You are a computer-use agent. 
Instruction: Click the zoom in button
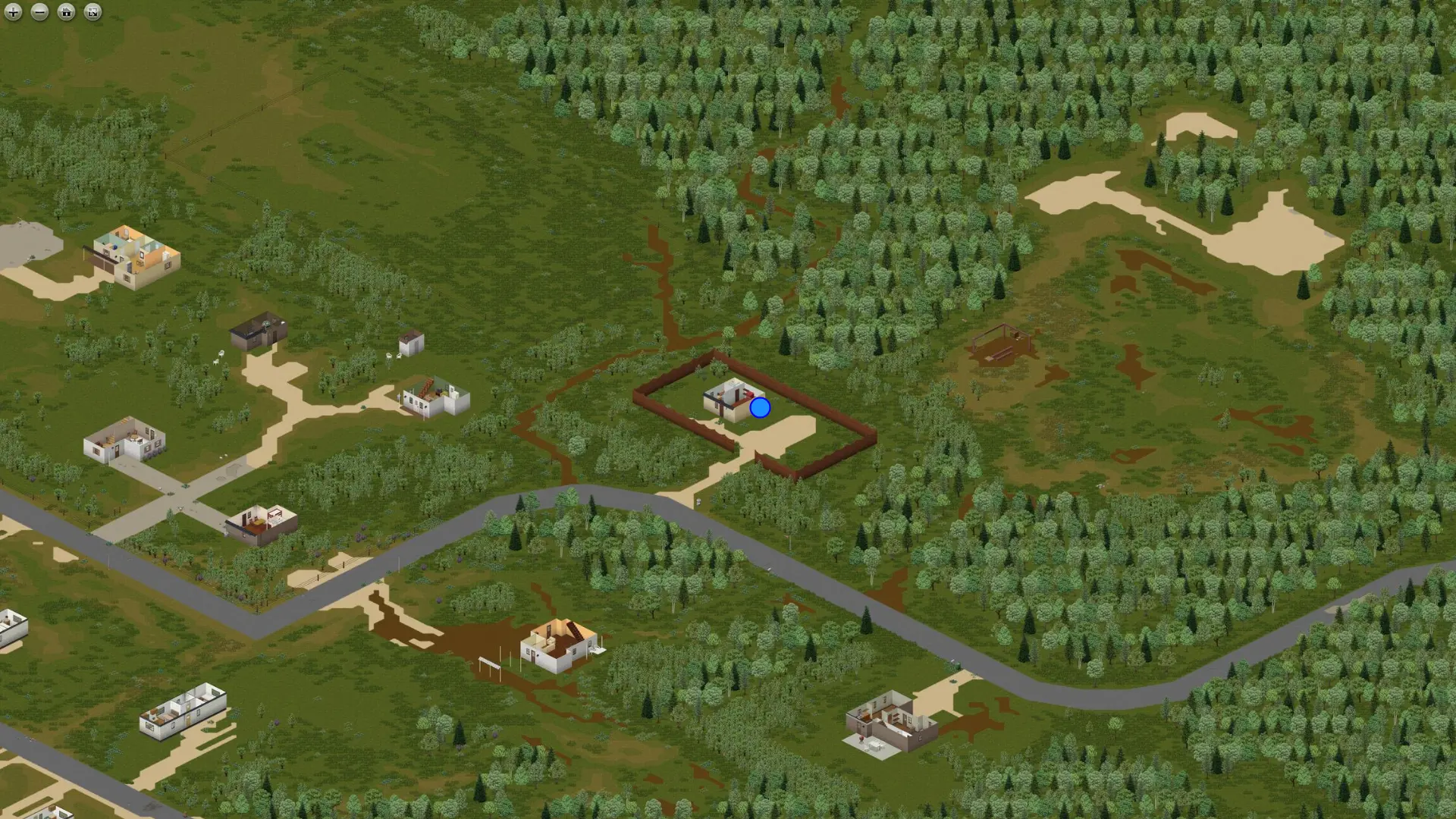pyautogui.click(x=12, y=13)
